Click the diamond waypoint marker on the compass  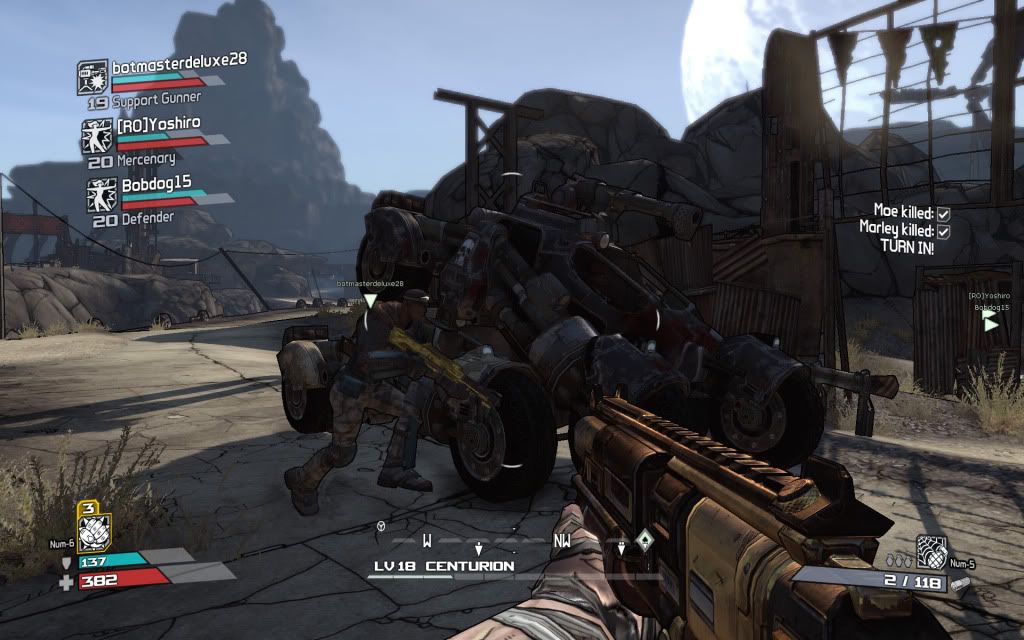[643, 538]
